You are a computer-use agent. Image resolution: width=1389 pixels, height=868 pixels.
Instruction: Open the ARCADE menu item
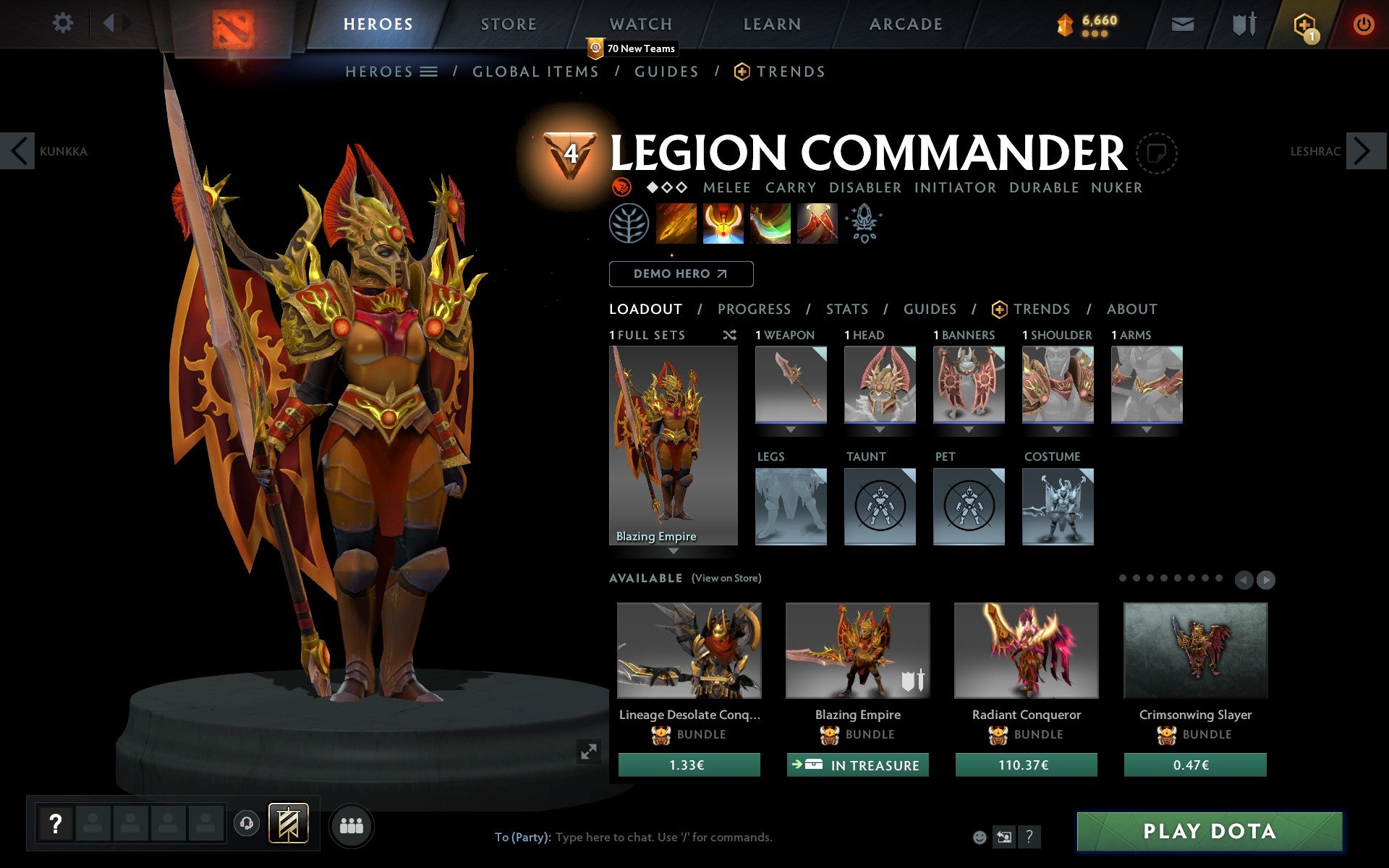click(x=904, y=23)
